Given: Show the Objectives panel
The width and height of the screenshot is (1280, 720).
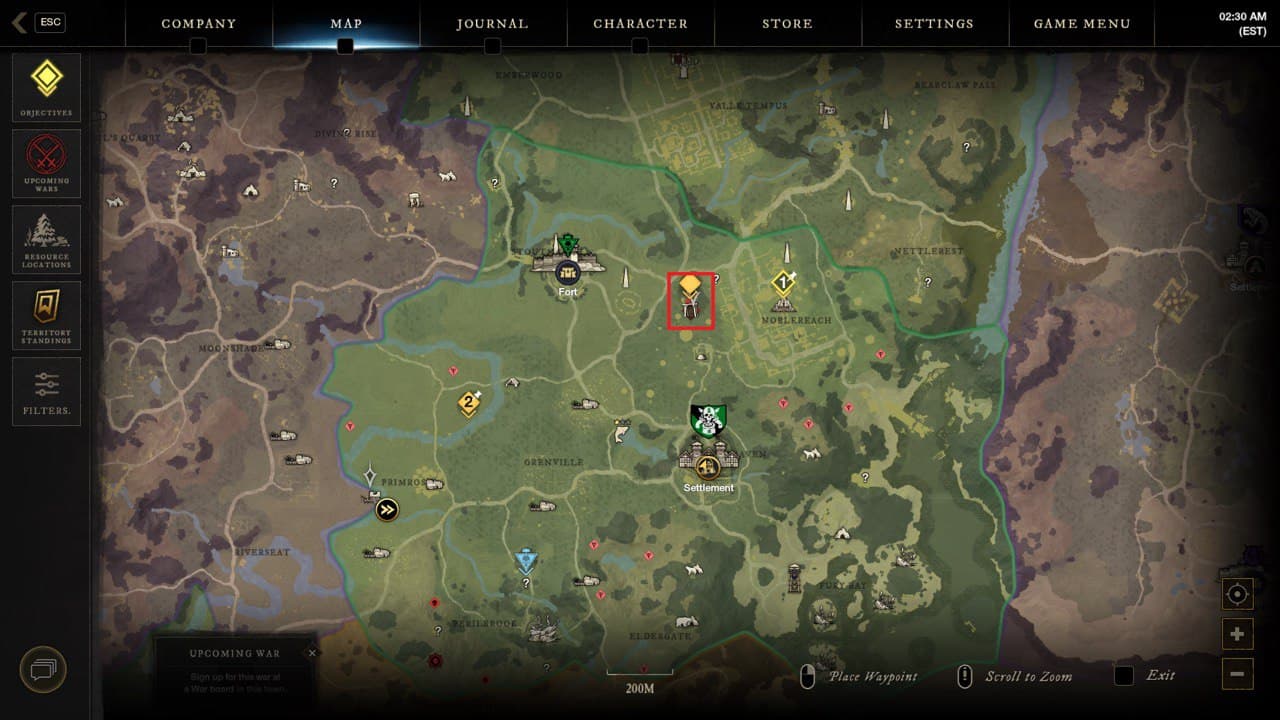Looking at the screenshot, I should 46,88.
